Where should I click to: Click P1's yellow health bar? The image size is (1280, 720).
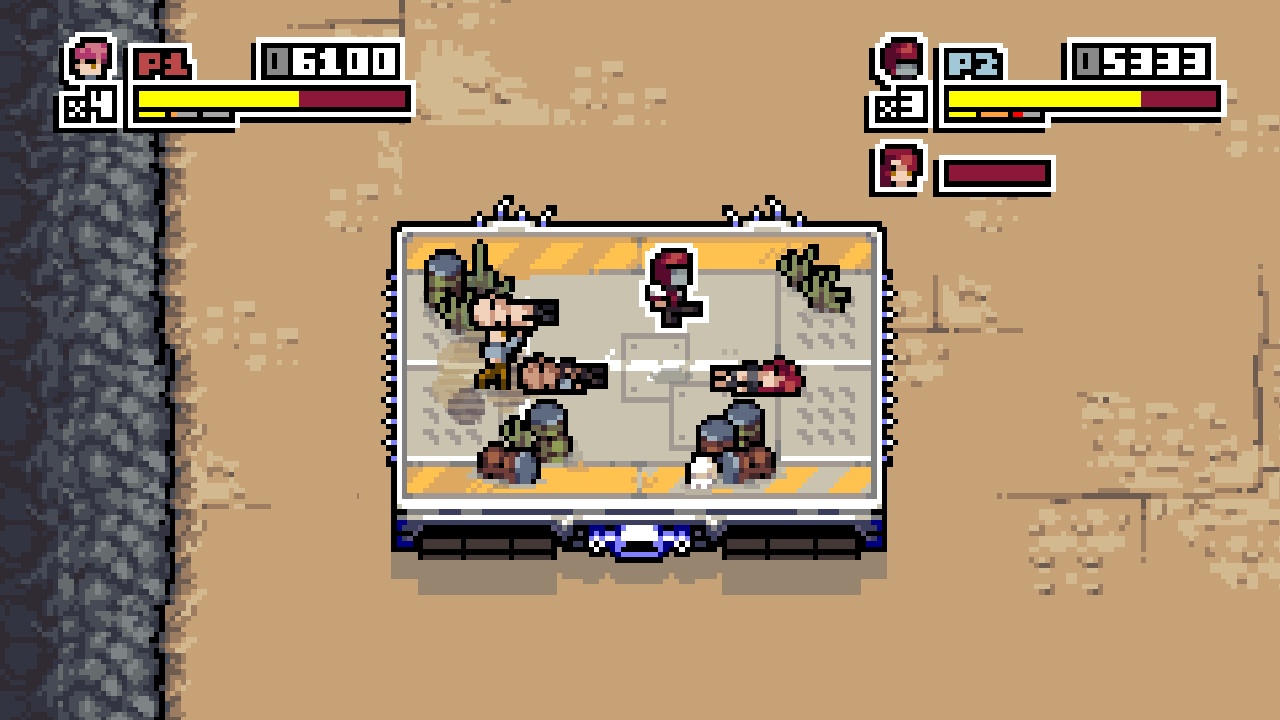point(220,100)
